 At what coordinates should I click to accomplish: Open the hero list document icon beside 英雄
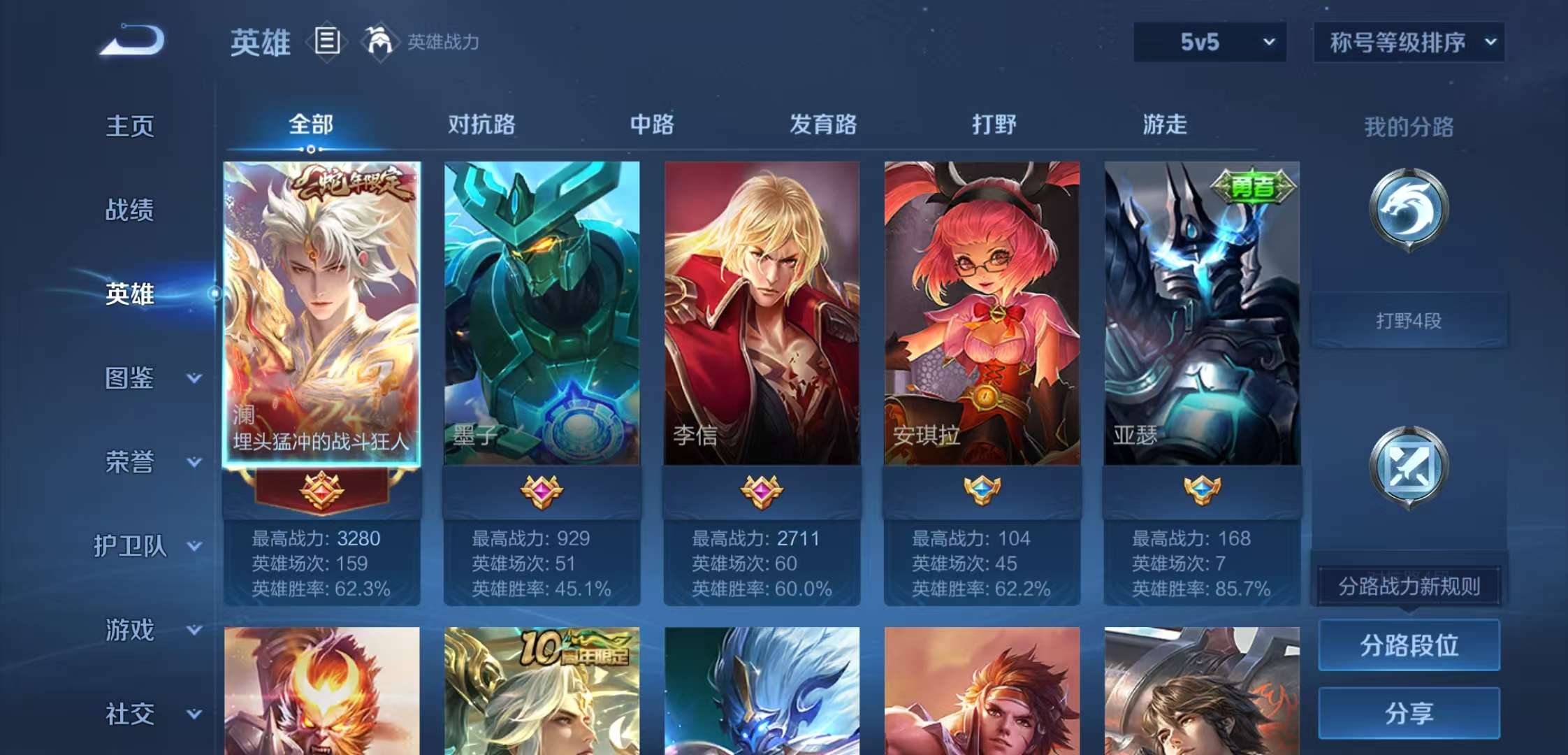click(x=327, y=42)
